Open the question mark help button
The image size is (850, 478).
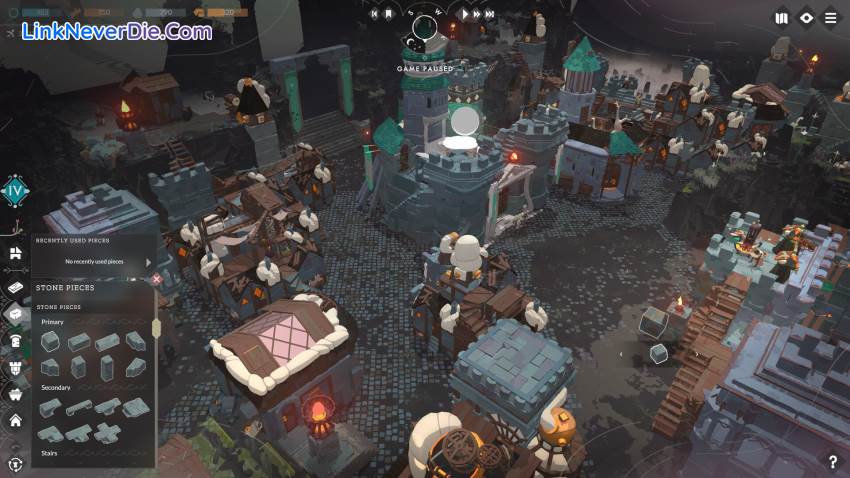(832, 462)
